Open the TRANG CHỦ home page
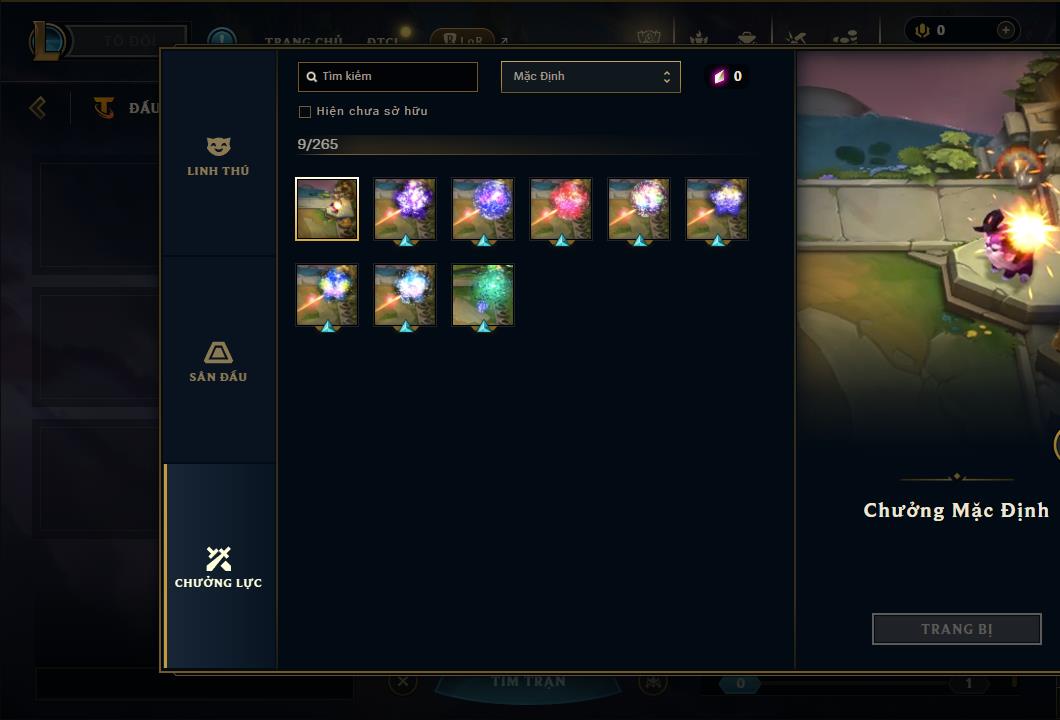This screenshot has height=720, width=1060. coord(303,41)
